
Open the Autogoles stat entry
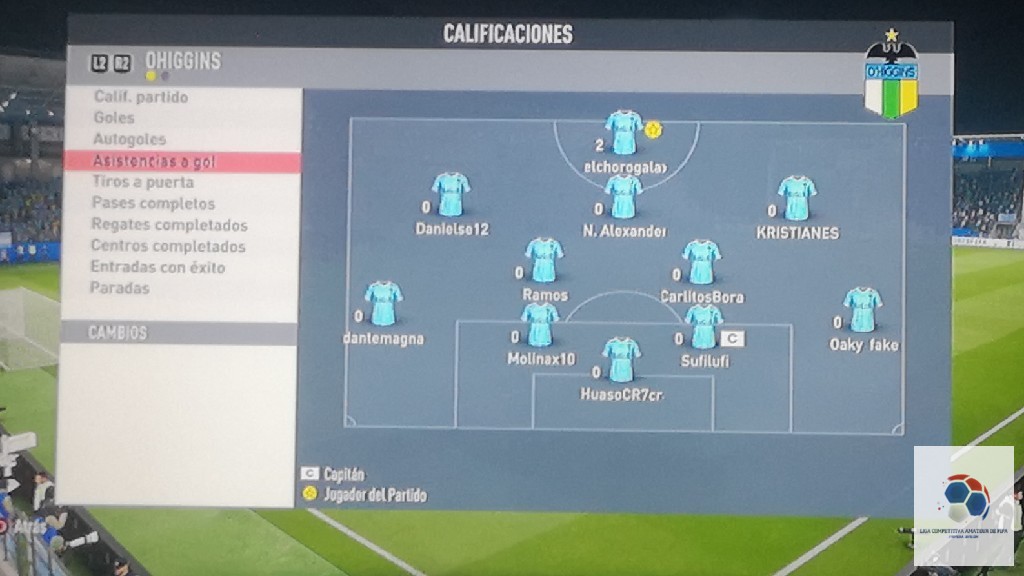pyautogui.click(x=129, y=140)
